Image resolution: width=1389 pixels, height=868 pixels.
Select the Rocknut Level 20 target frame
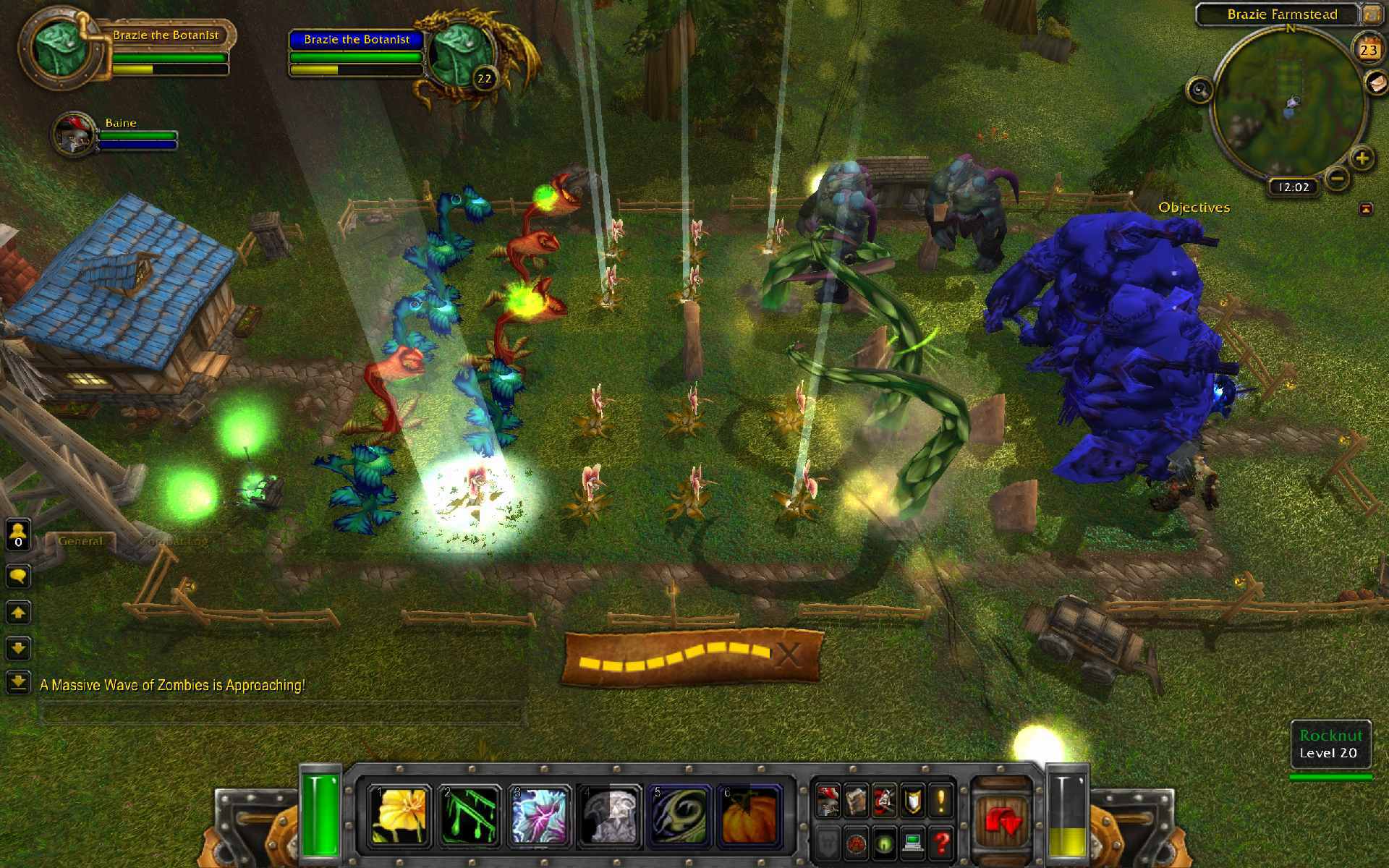tap(1331, 742)
